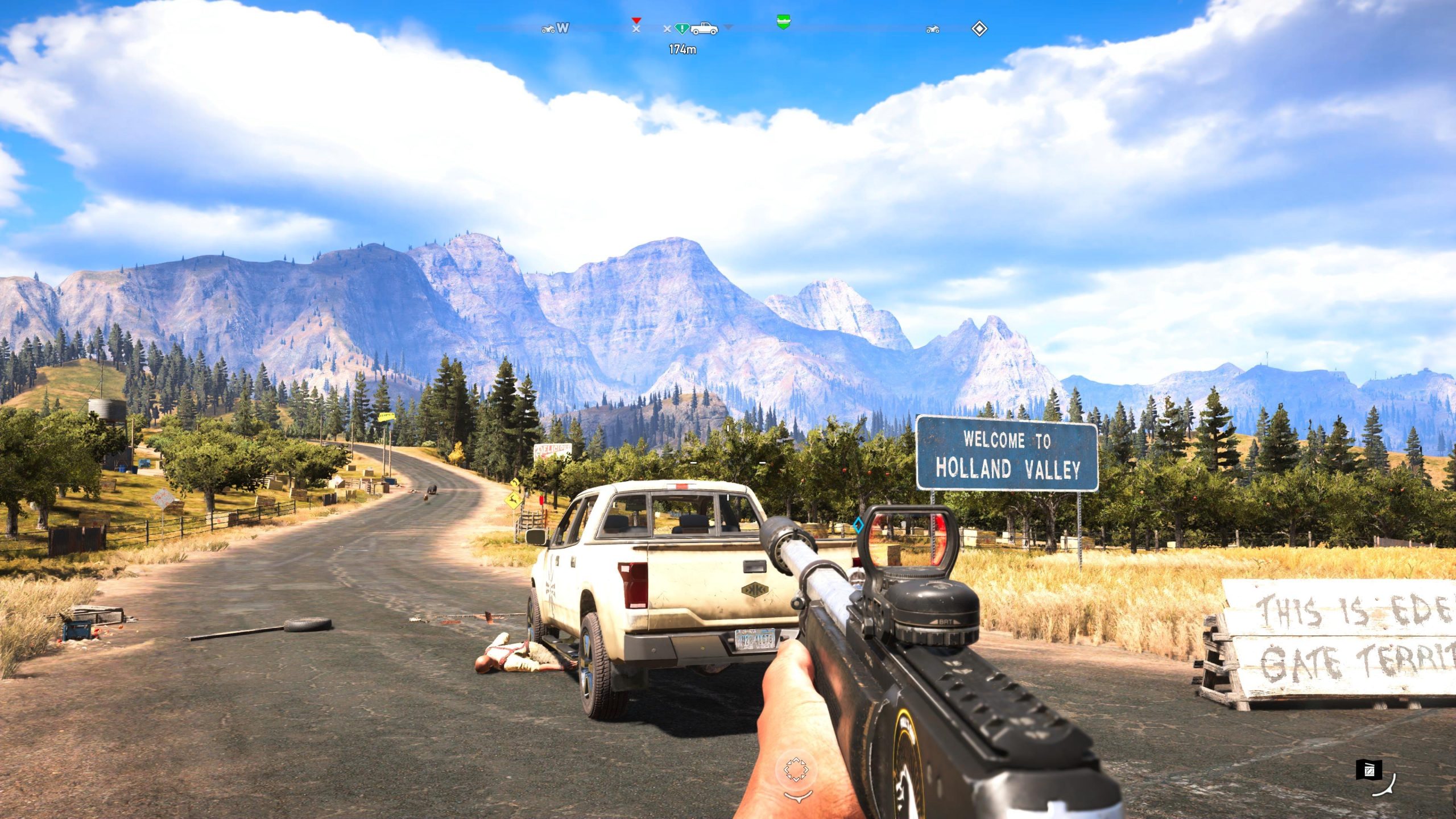Select the quad bike icon beside the W
Screen dimensions: 1456x819
click(x=548, y=28)
